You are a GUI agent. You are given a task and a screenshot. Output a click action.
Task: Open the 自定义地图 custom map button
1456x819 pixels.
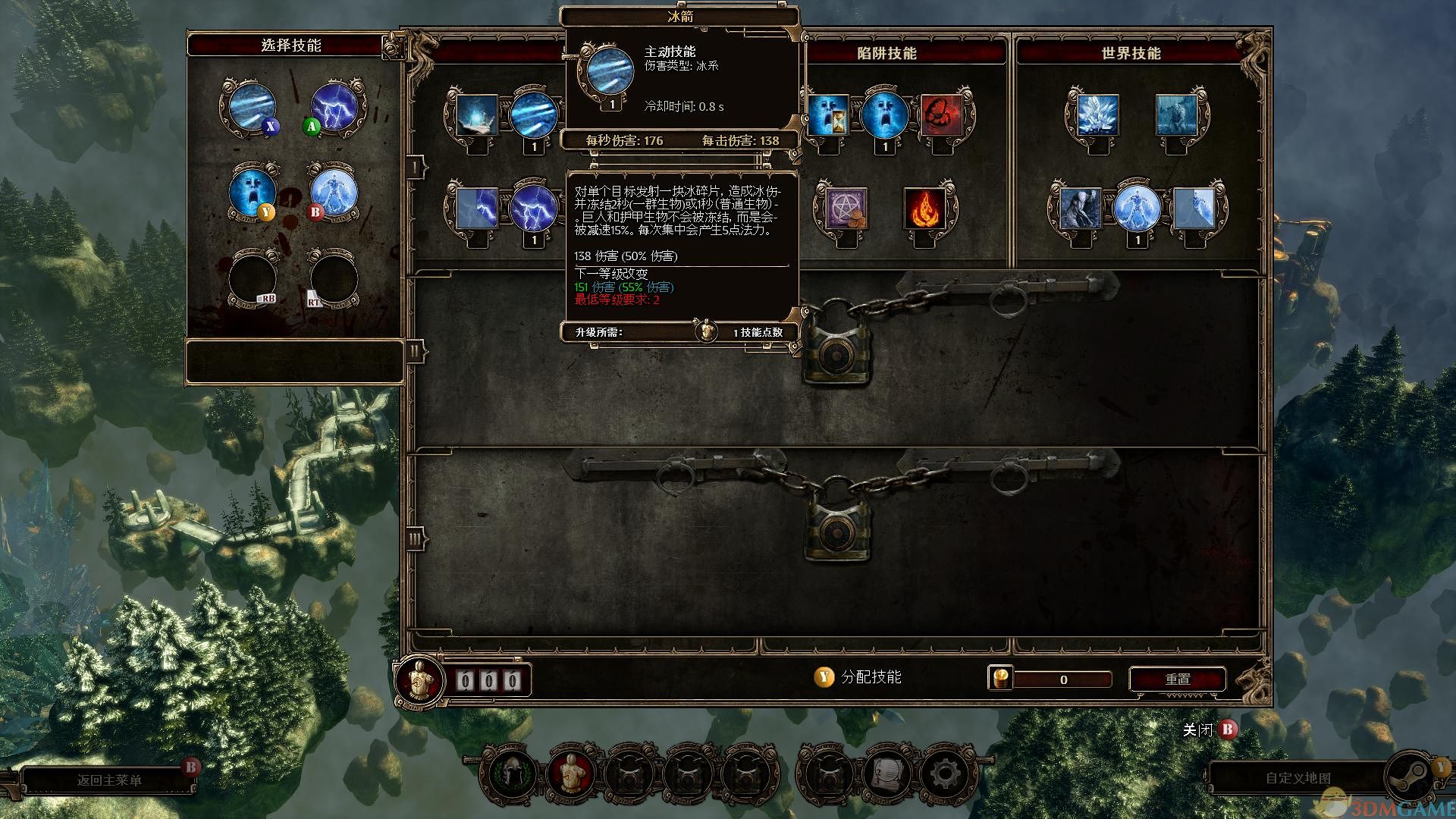1298,779
